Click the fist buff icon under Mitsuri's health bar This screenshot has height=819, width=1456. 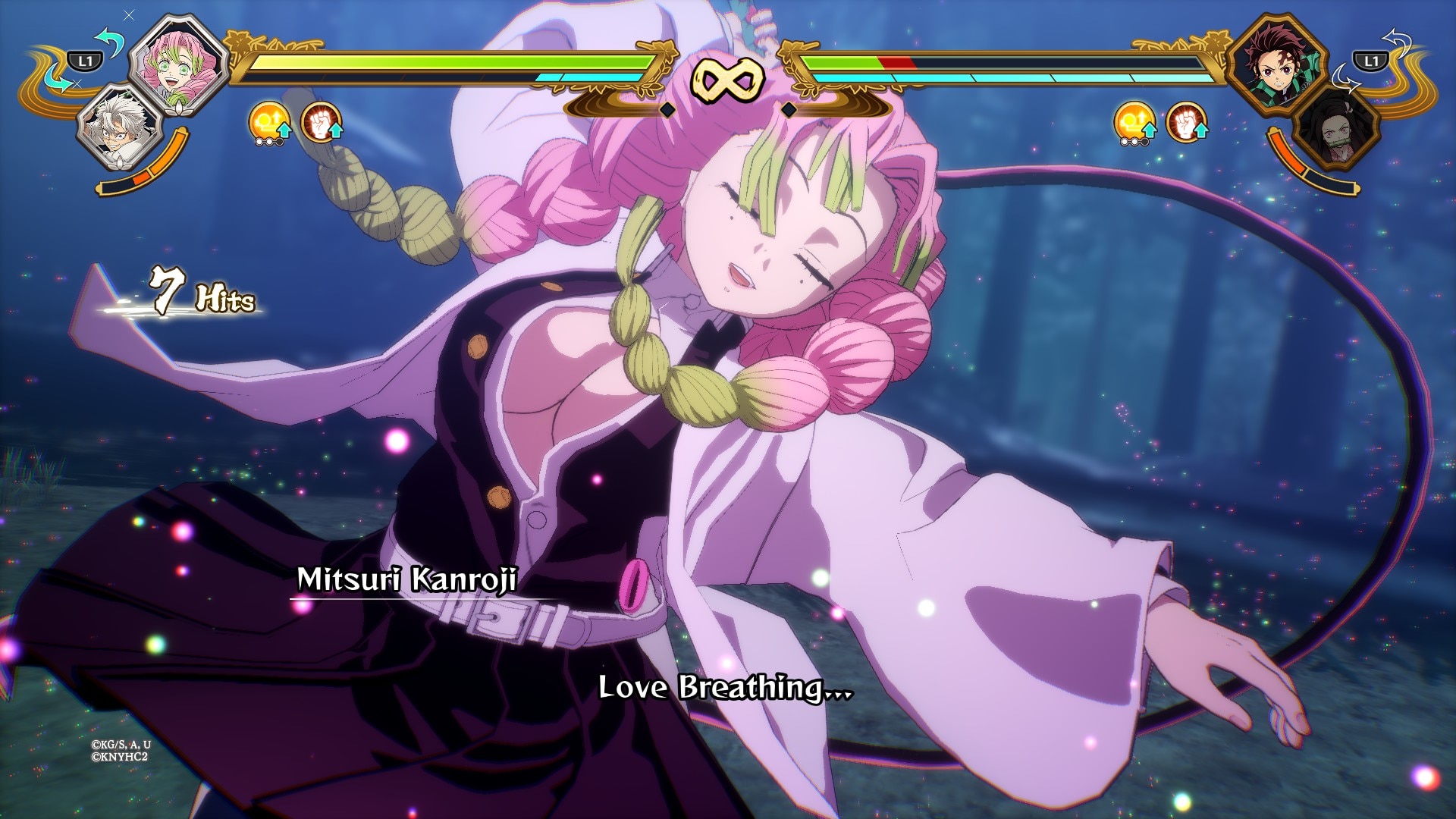tap(321, 123)
